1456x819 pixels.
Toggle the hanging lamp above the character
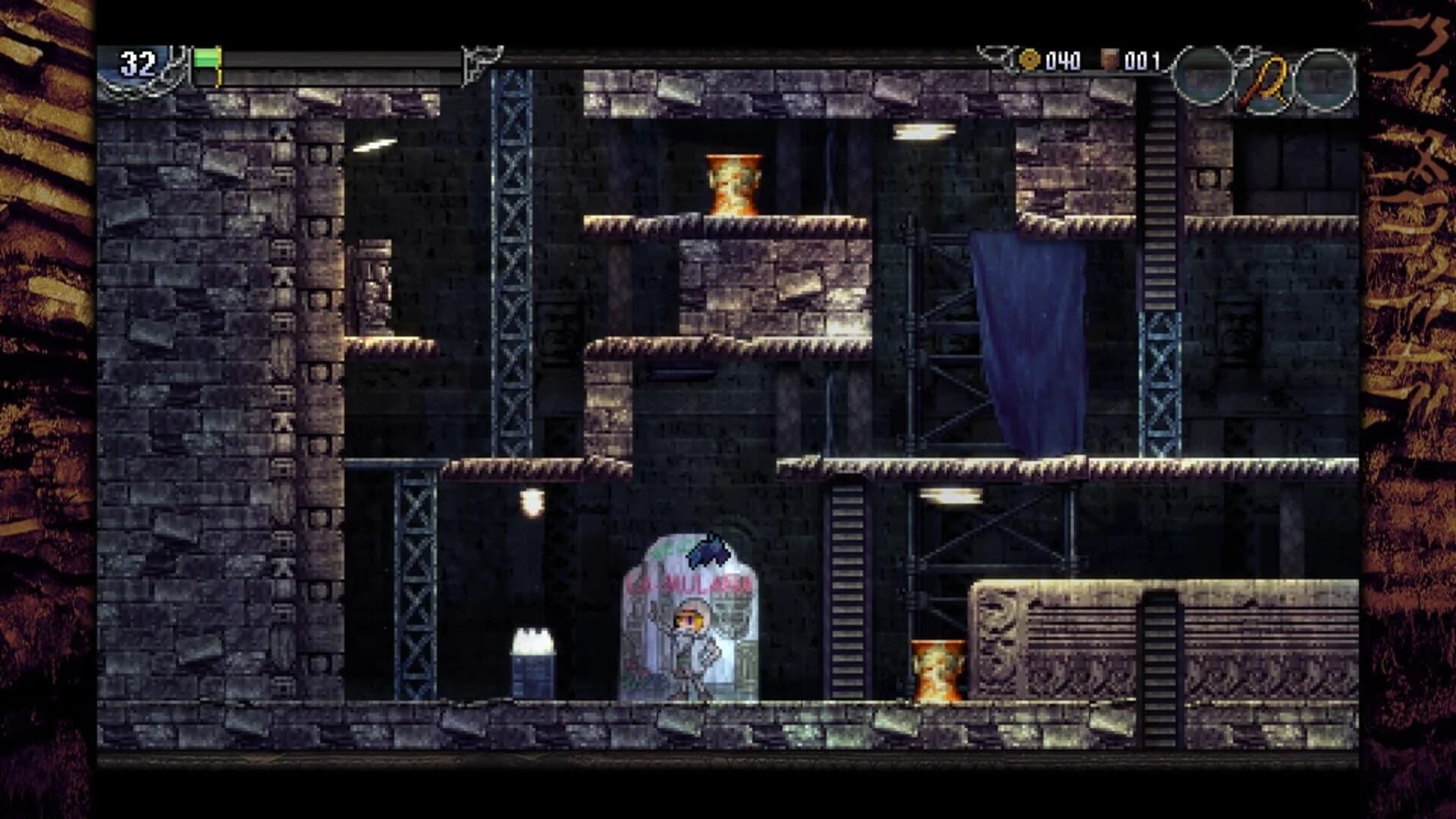pyautogui.click(x=534, y=503)
